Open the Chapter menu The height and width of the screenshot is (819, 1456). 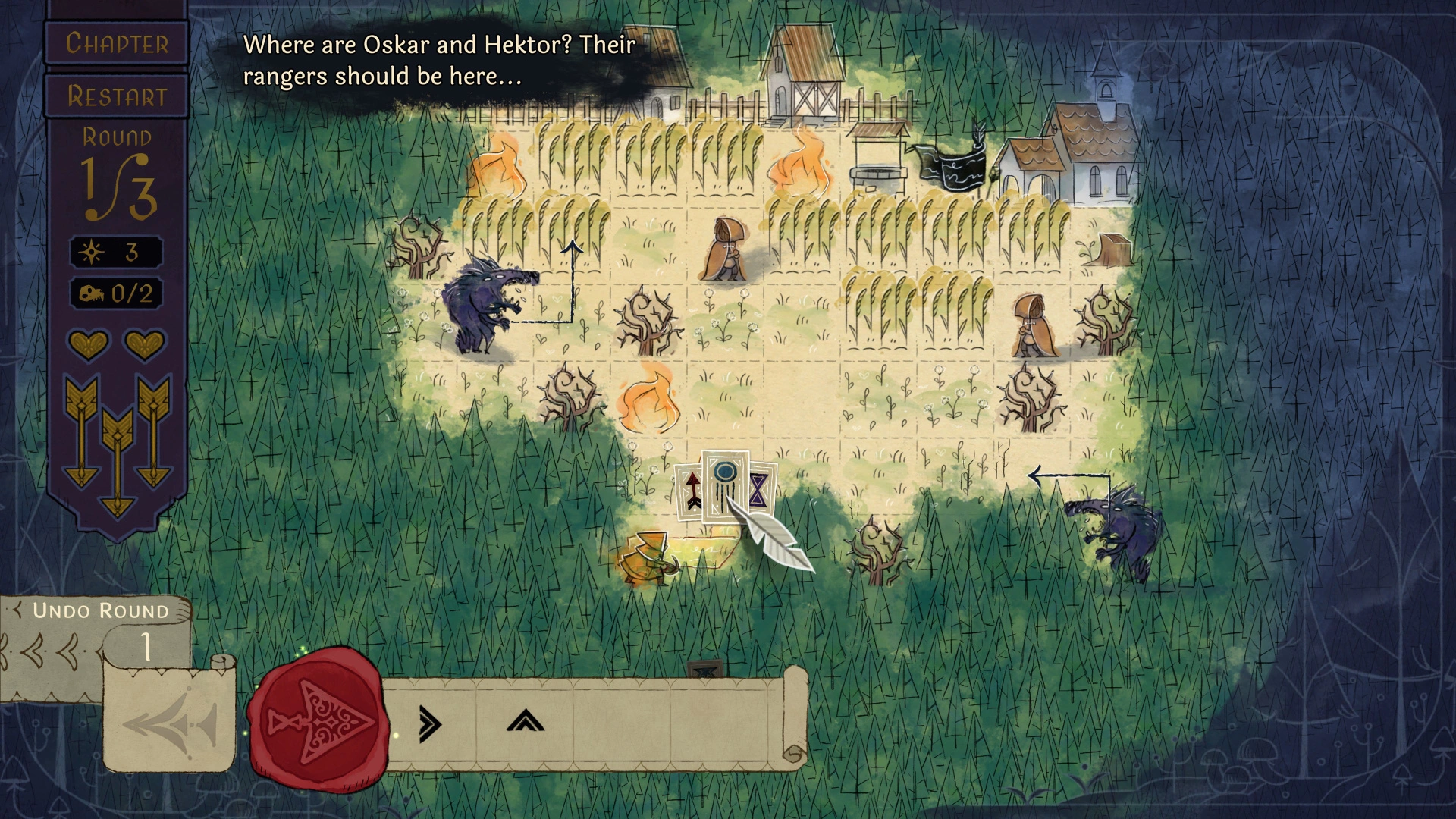point(117,43)
